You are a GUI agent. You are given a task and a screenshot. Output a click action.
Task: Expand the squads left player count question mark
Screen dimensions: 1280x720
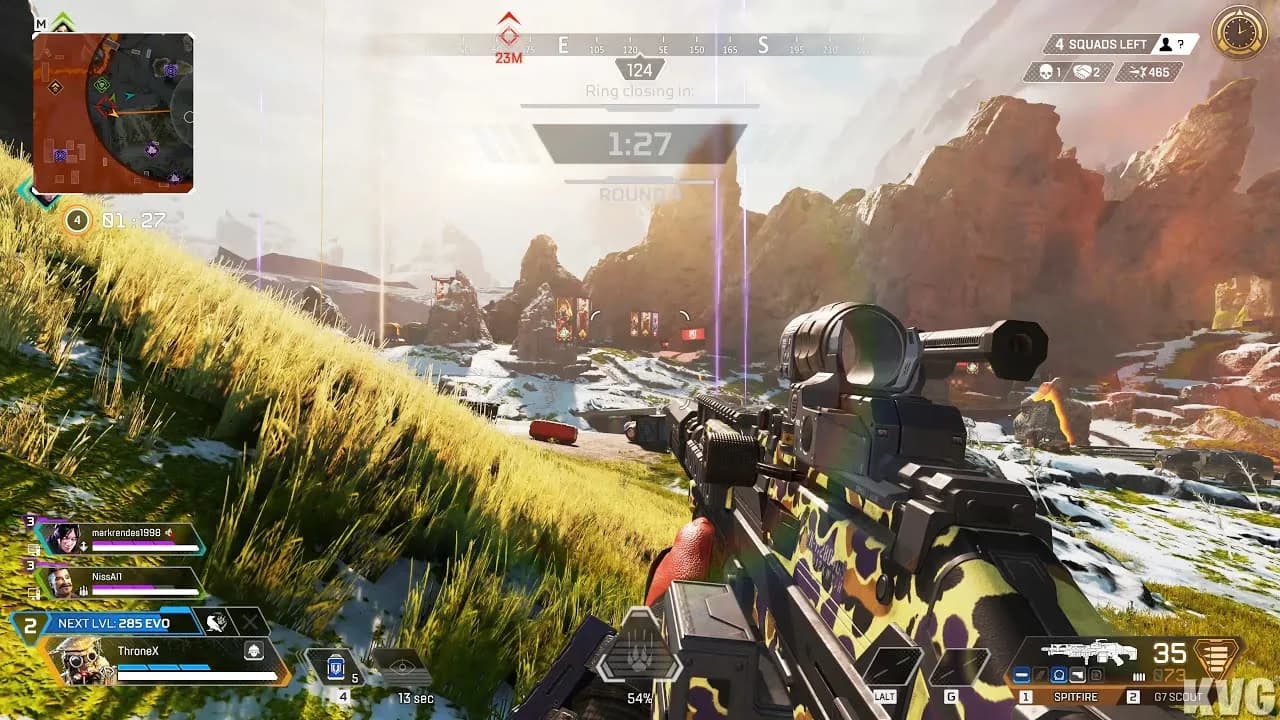tap(1181, 45)
